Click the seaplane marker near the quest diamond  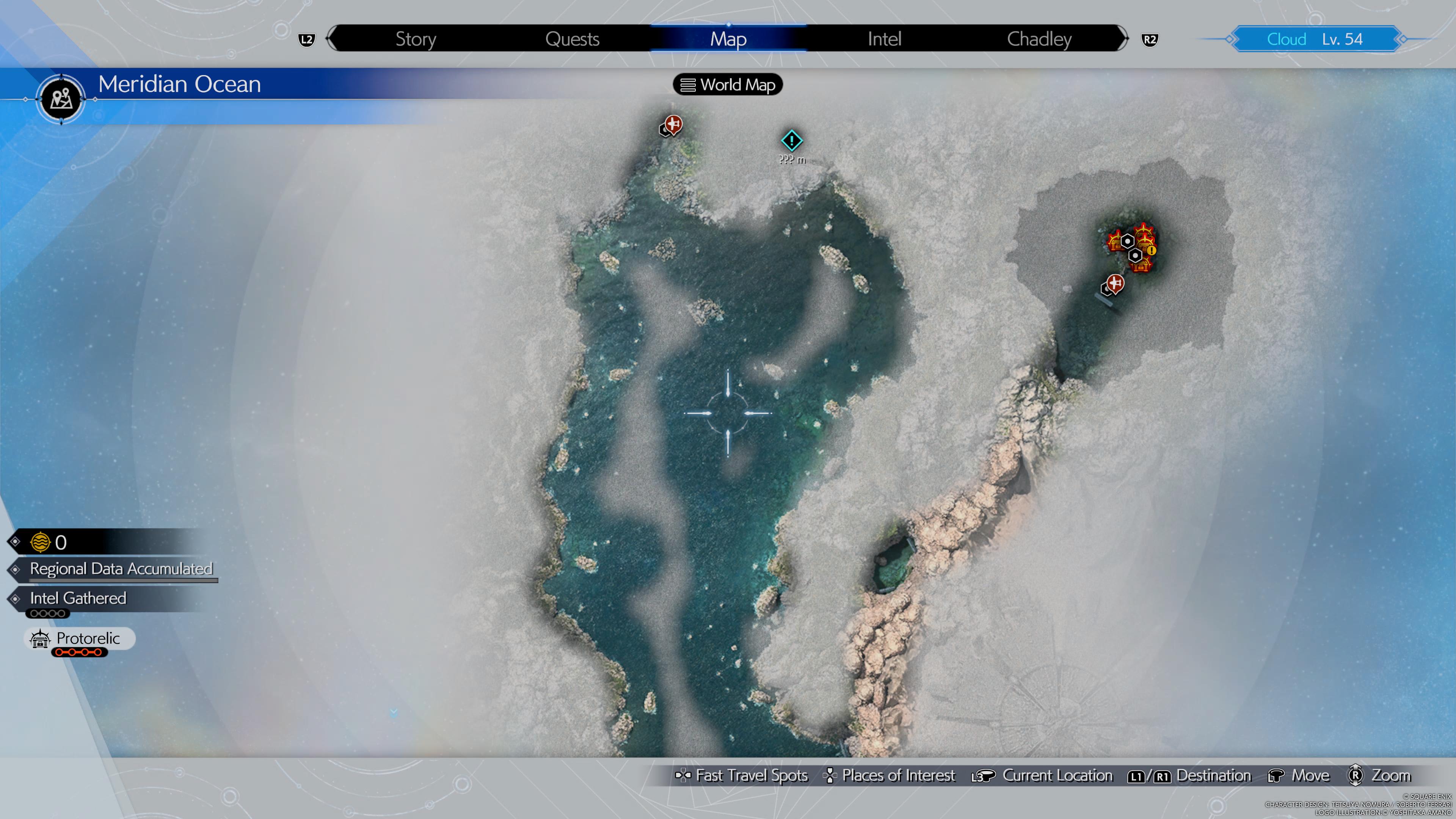[x=672, y=124]
